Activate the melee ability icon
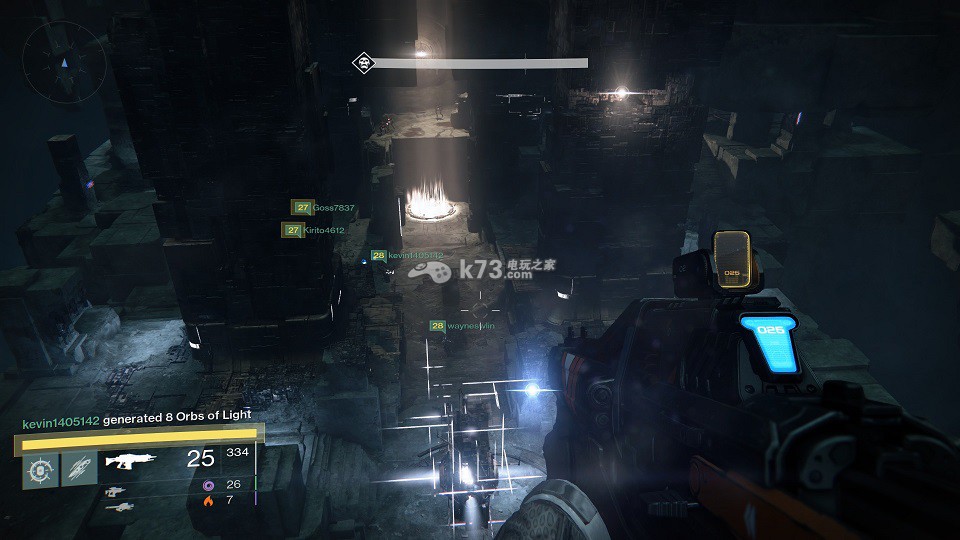The height and width of the screenshot is (540, 960). (x=79, y=468)
